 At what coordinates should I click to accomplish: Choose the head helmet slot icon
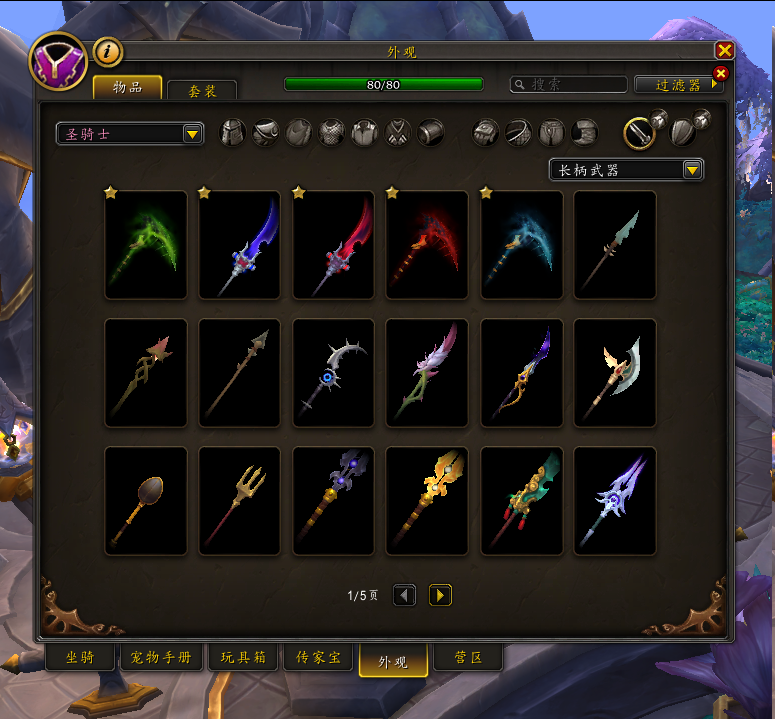(232, 133)
